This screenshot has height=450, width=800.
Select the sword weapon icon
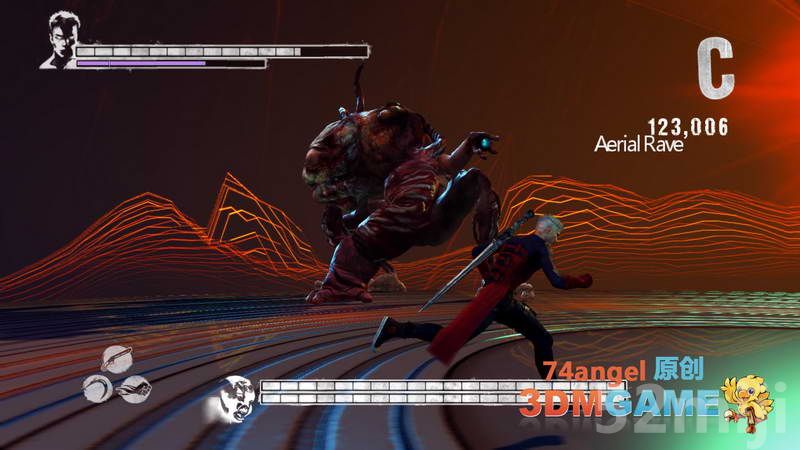pyautogui.click(x=117, y=359)
